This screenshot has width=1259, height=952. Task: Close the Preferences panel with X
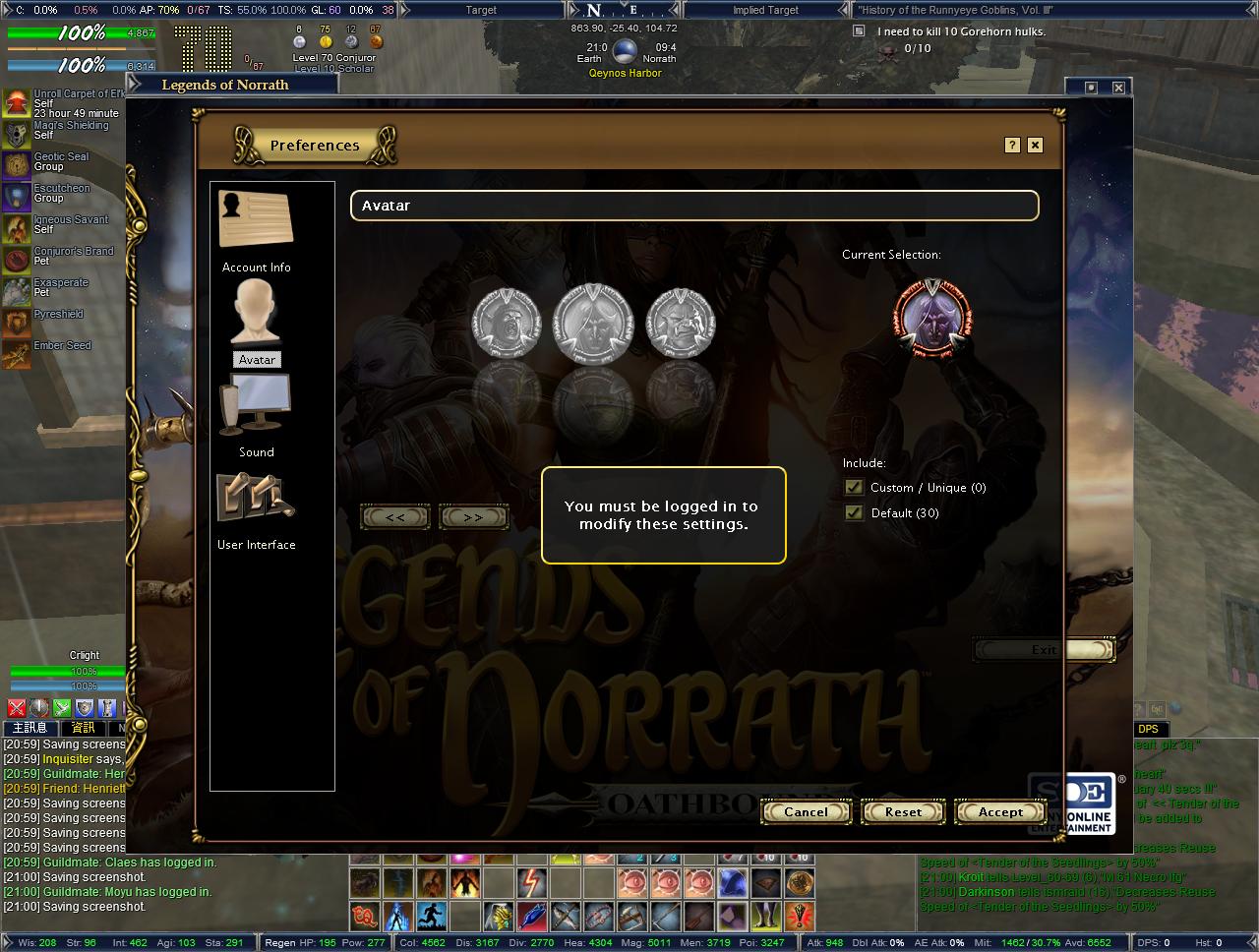pyautogui.click(x=1035, y=146)
